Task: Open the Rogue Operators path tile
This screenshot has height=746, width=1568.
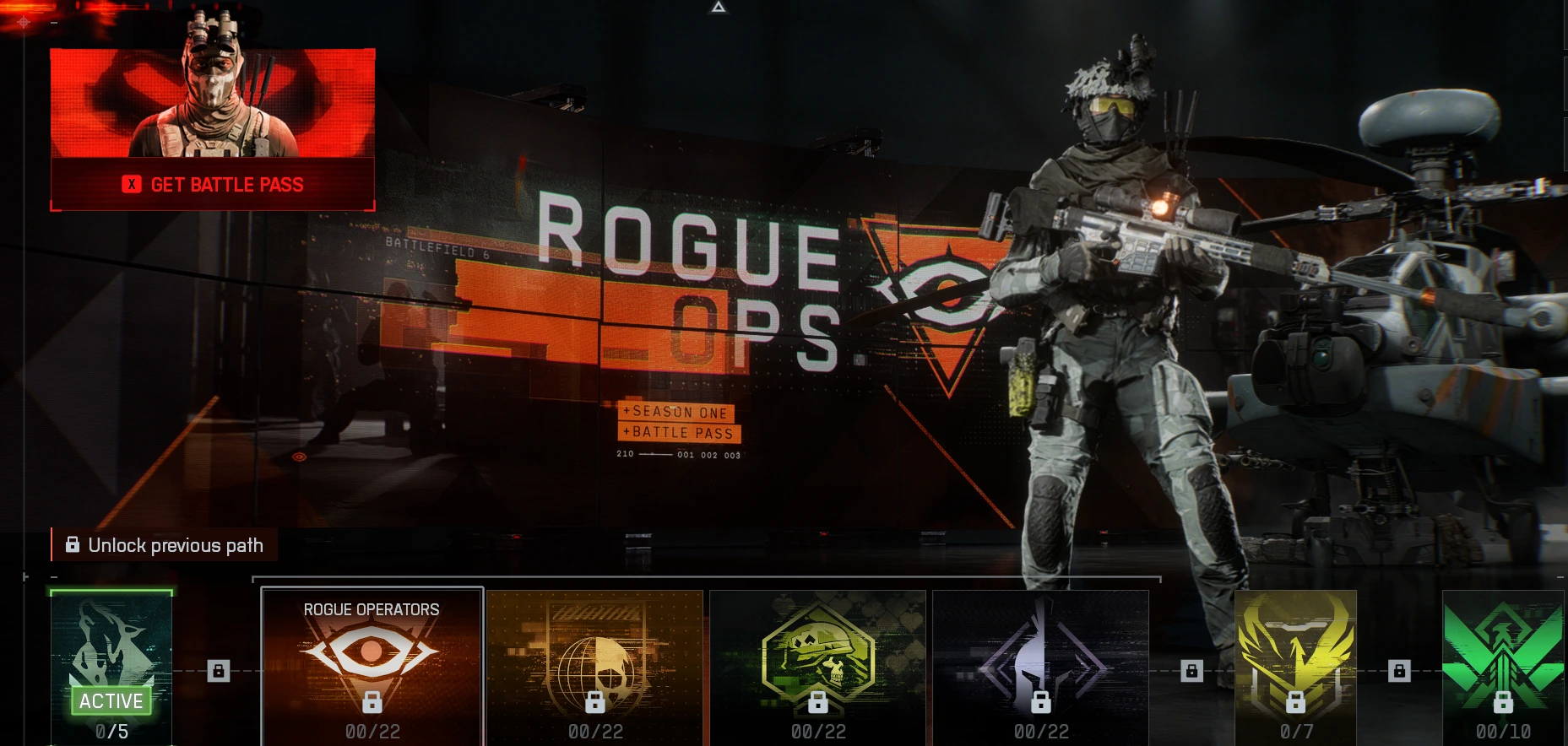Action: (x=372, y=667)
